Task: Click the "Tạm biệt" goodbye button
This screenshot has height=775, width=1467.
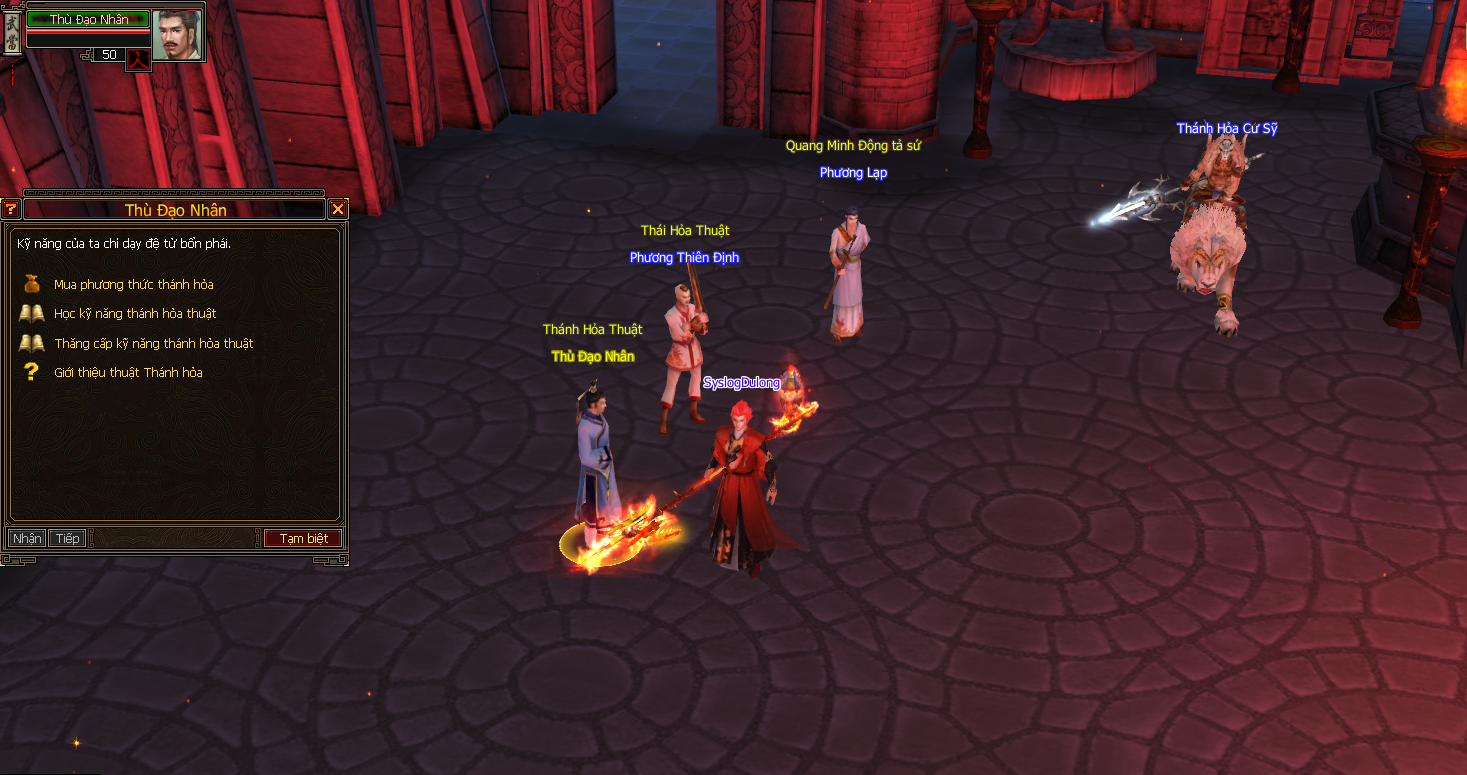Action: [x=303, y=539]
